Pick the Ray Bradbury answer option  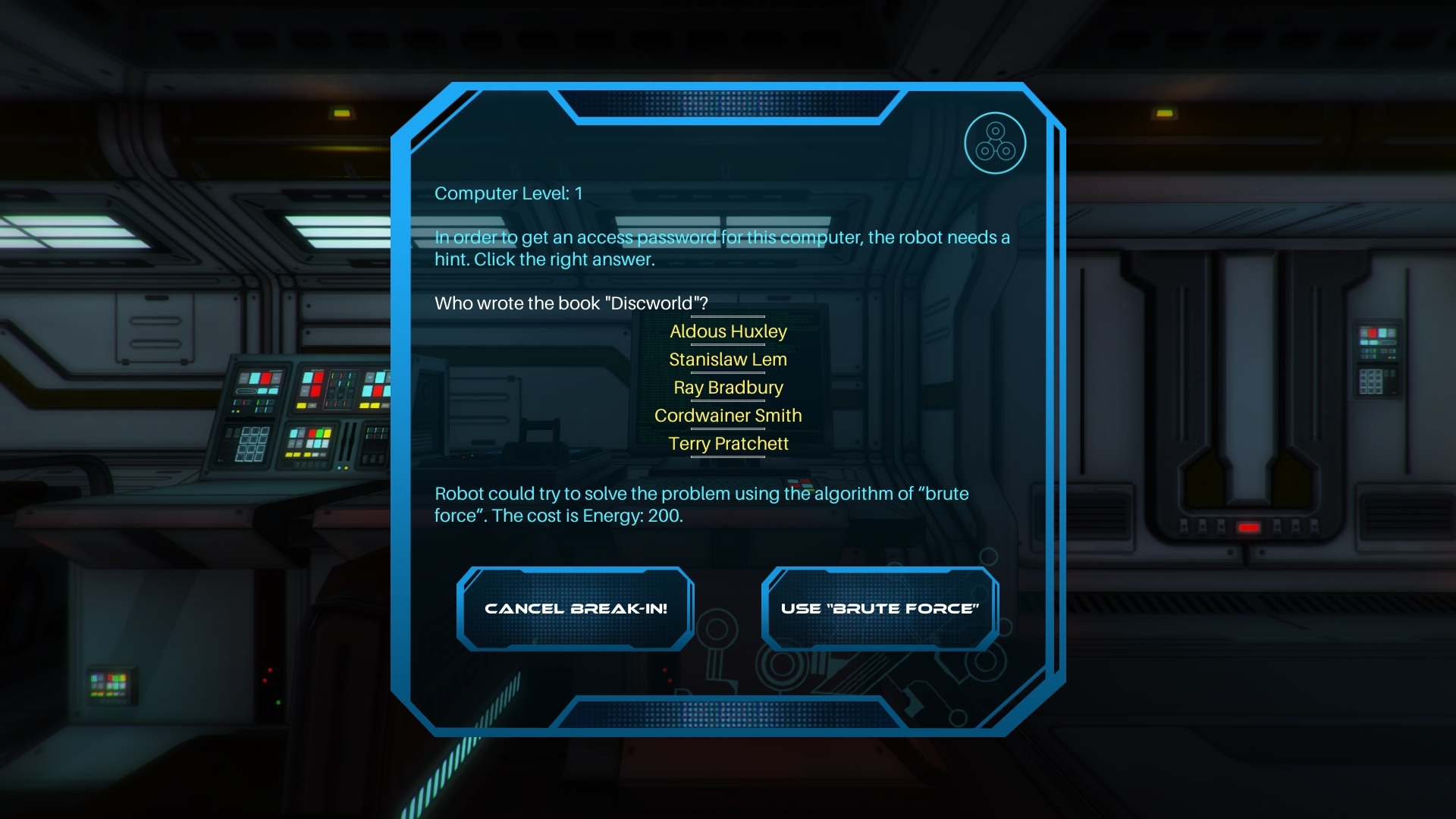click(x=728, y=388)
